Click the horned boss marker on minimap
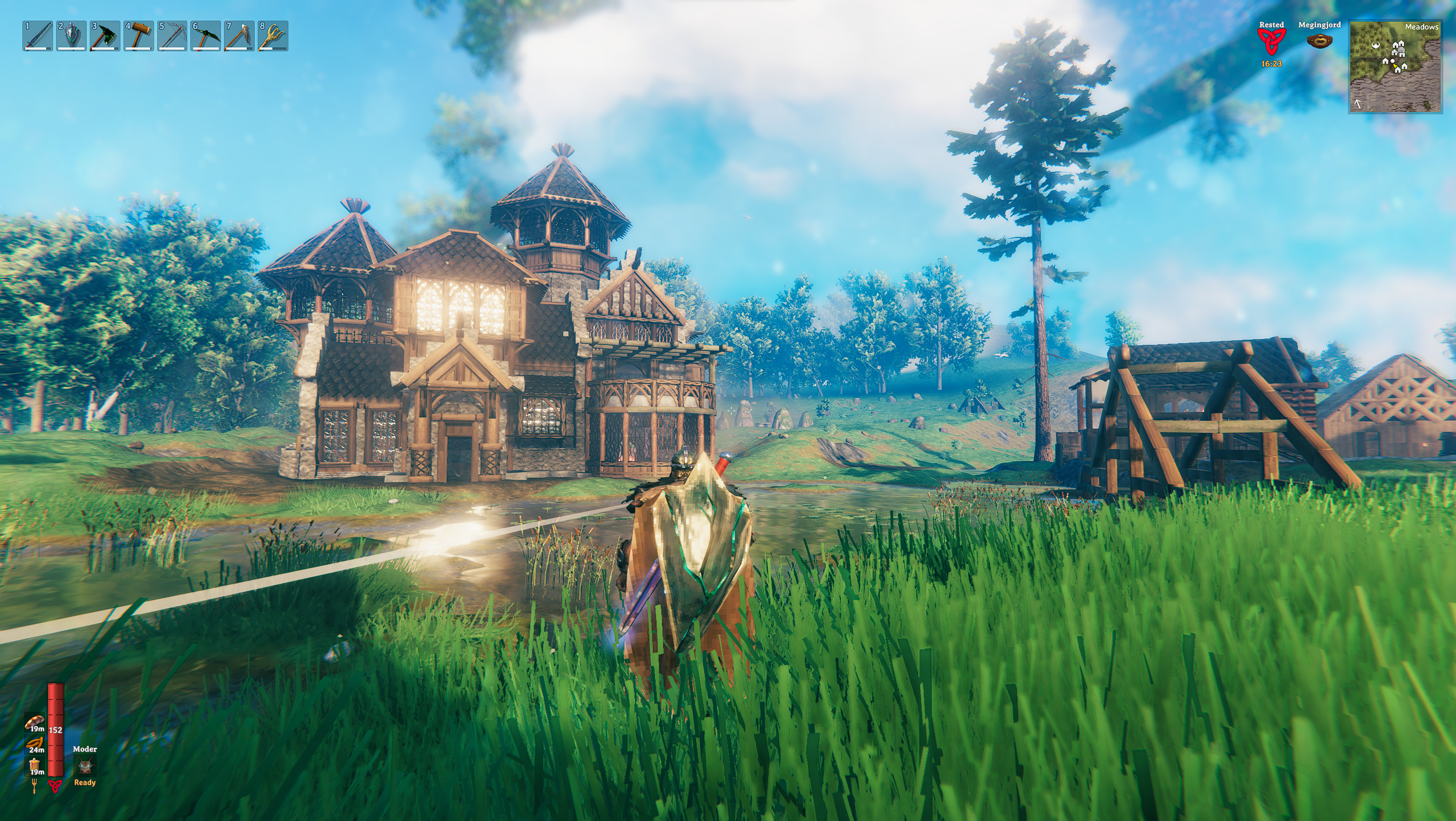 (1375, 45)
